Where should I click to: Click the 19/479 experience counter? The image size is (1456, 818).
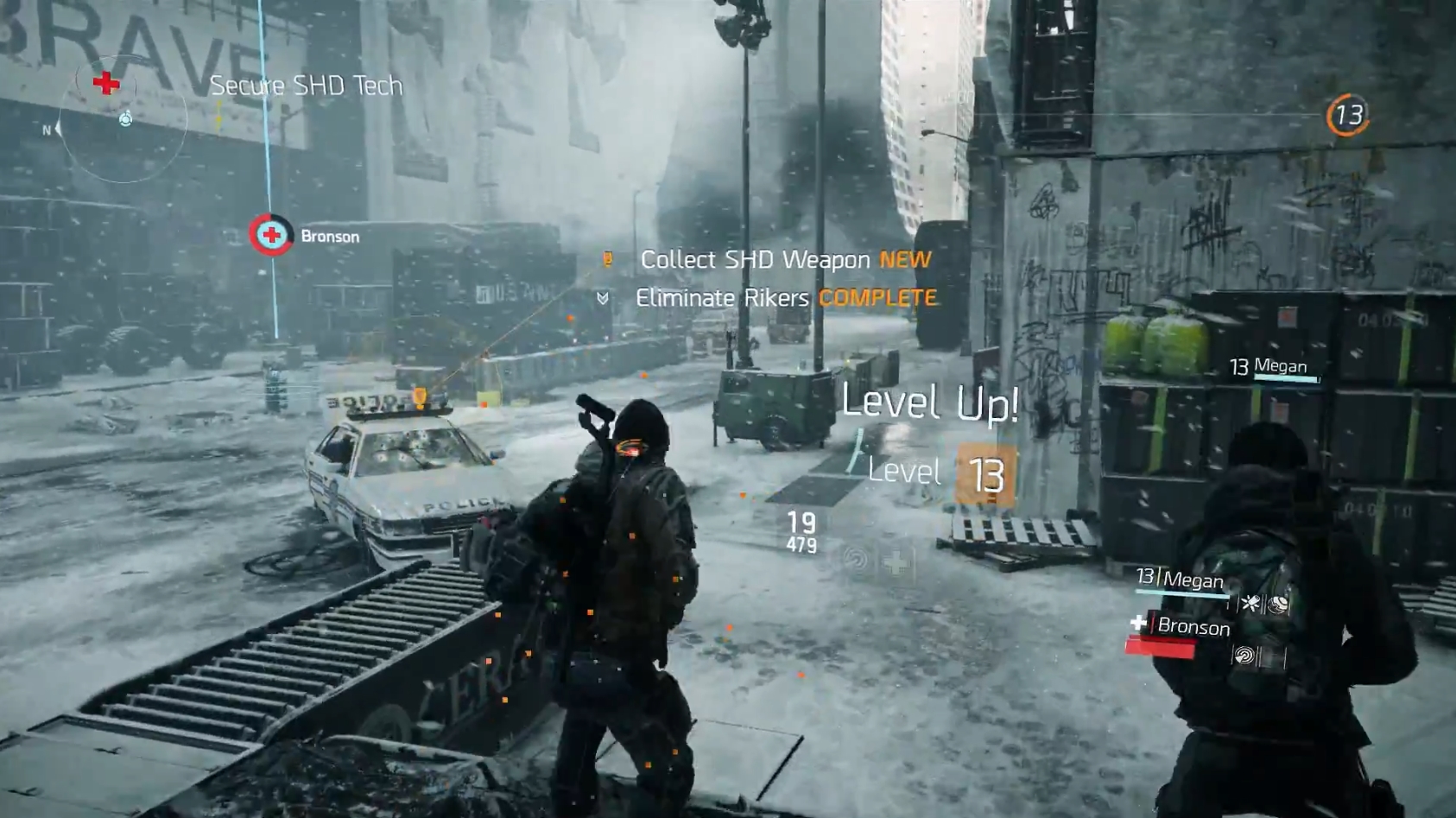[x=801, y=531]
